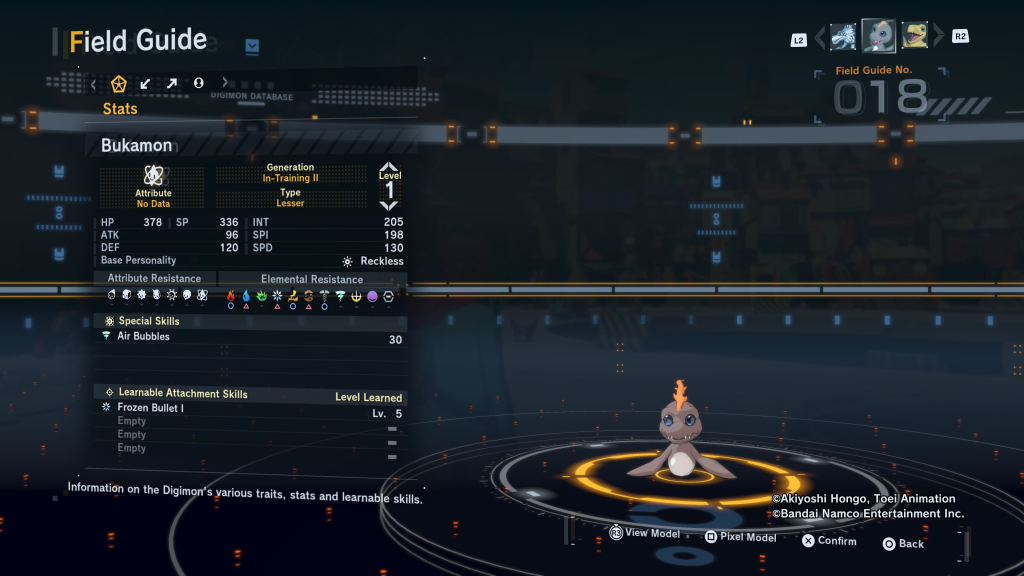Click the Confirm option
Screen dimensions: 1024x576
pyautogui.click(x=829, y=541)
